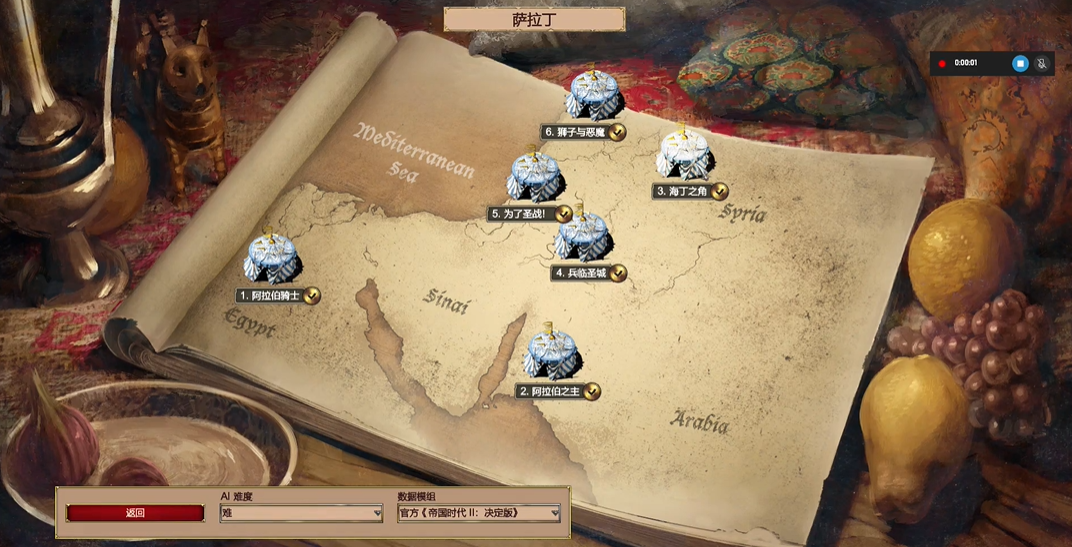Open the 数据模组 dataset dropdown
Screen dimensions: 1072x547
coord(478,513)
